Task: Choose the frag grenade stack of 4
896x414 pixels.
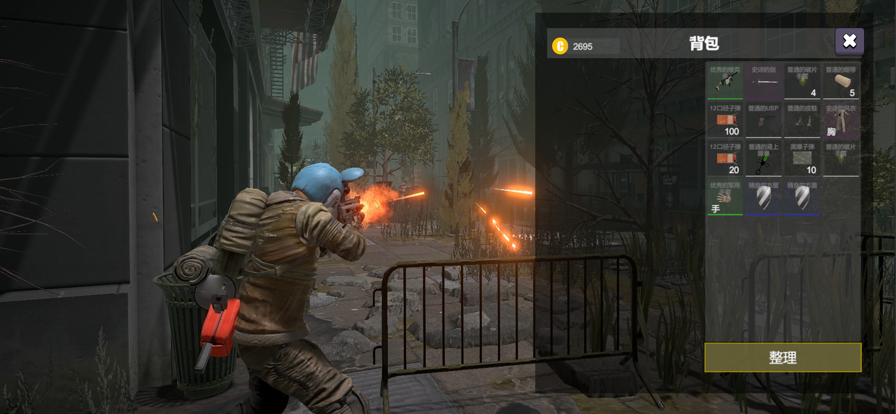Action: tap(802, 81)
